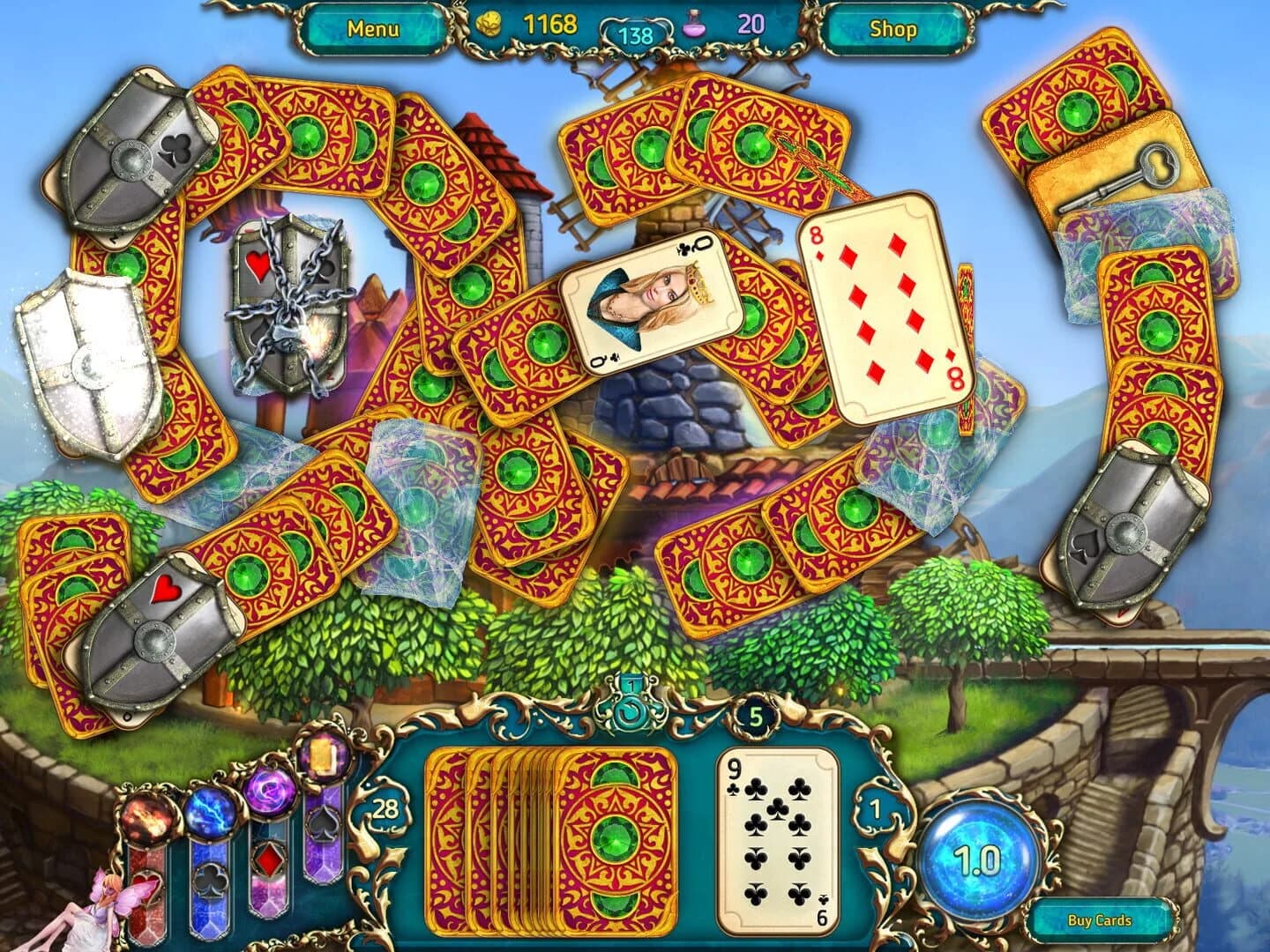The width and height of the screenshot is (1270, 952).
Task: Open the Menu
Action: (375, 27)
